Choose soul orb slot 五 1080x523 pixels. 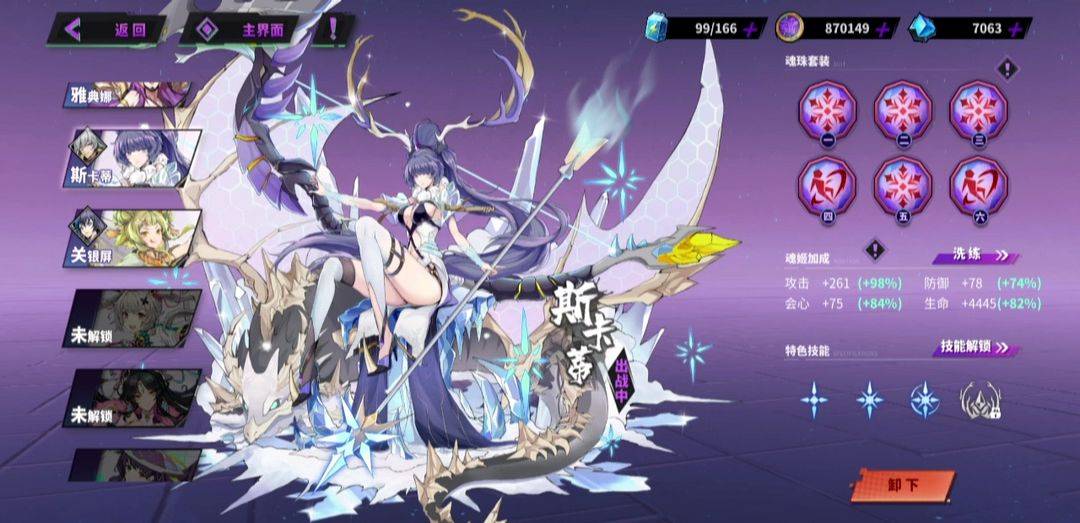click(x=902, y=186)
